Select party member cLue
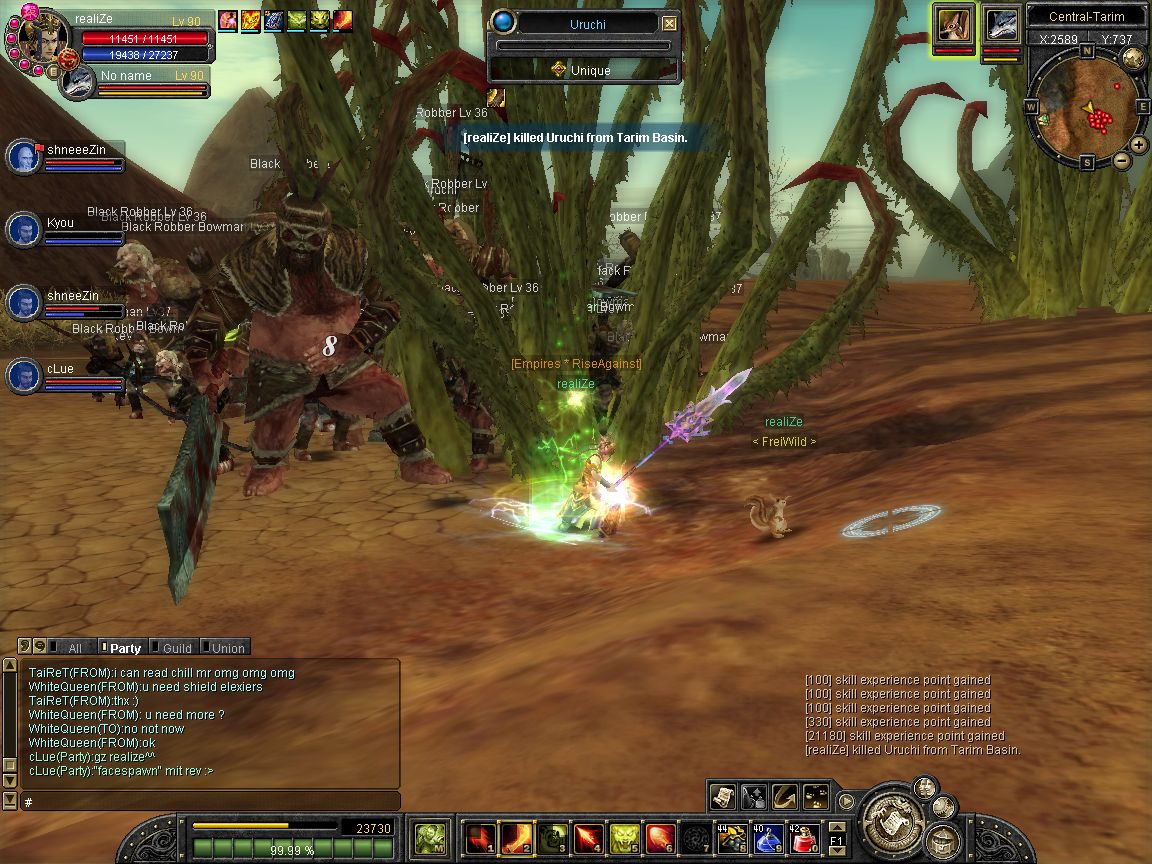 coord(24,376)
